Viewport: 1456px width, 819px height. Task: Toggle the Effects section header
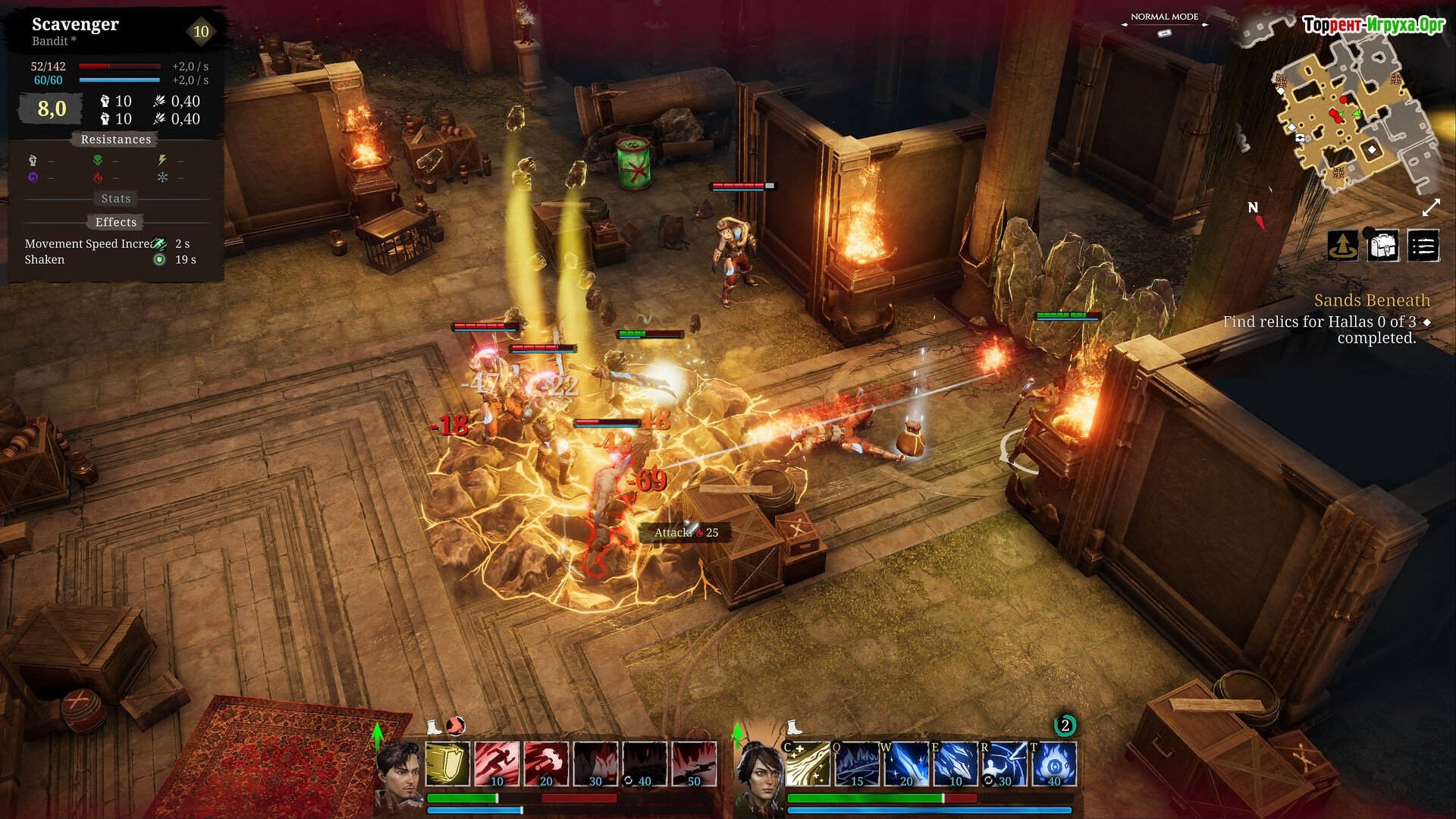[x=116, y=222]
